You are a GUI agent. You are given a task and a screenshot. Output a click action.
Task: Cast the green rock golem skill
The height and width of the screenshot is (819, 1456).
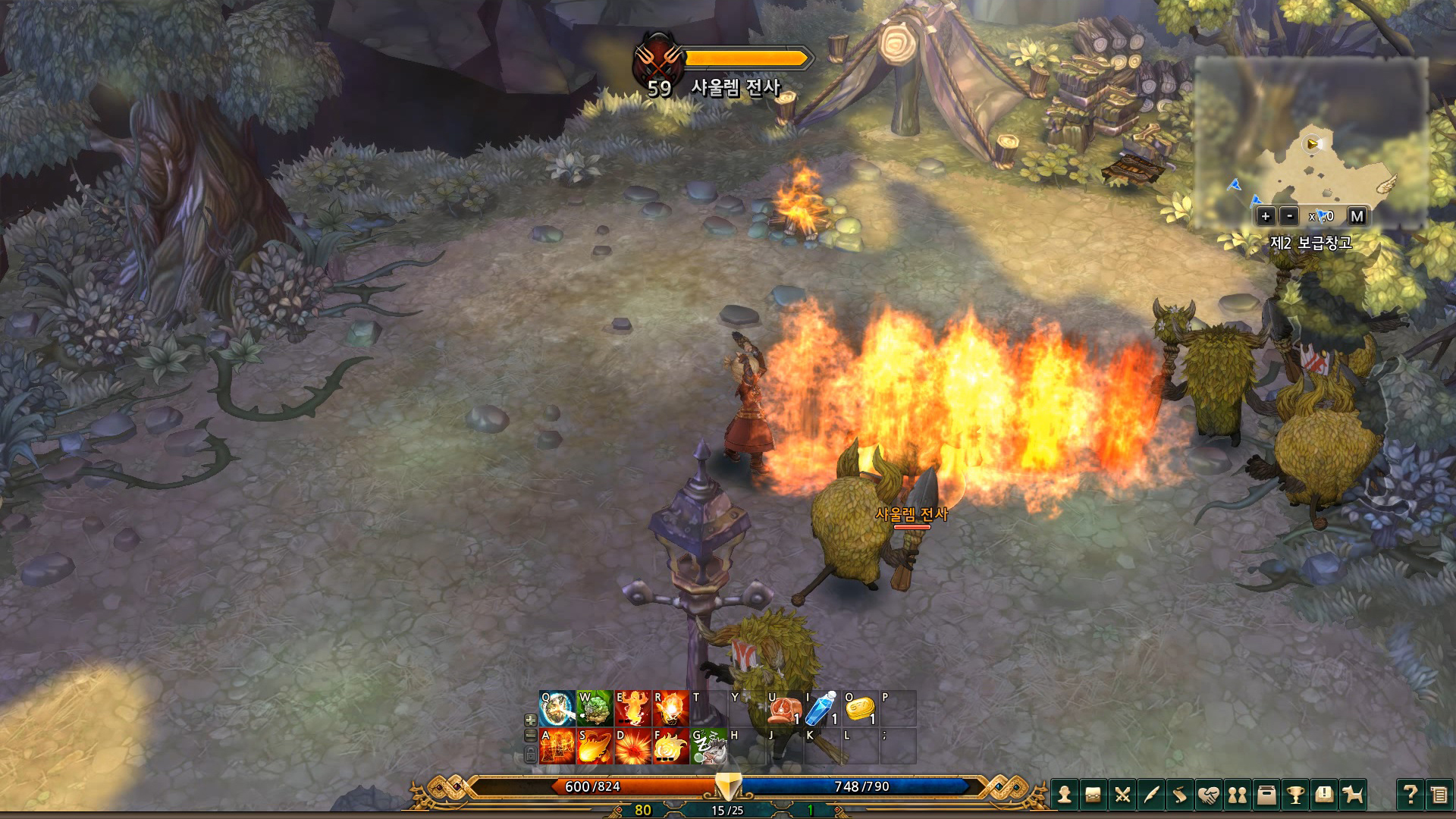[595, 709]
